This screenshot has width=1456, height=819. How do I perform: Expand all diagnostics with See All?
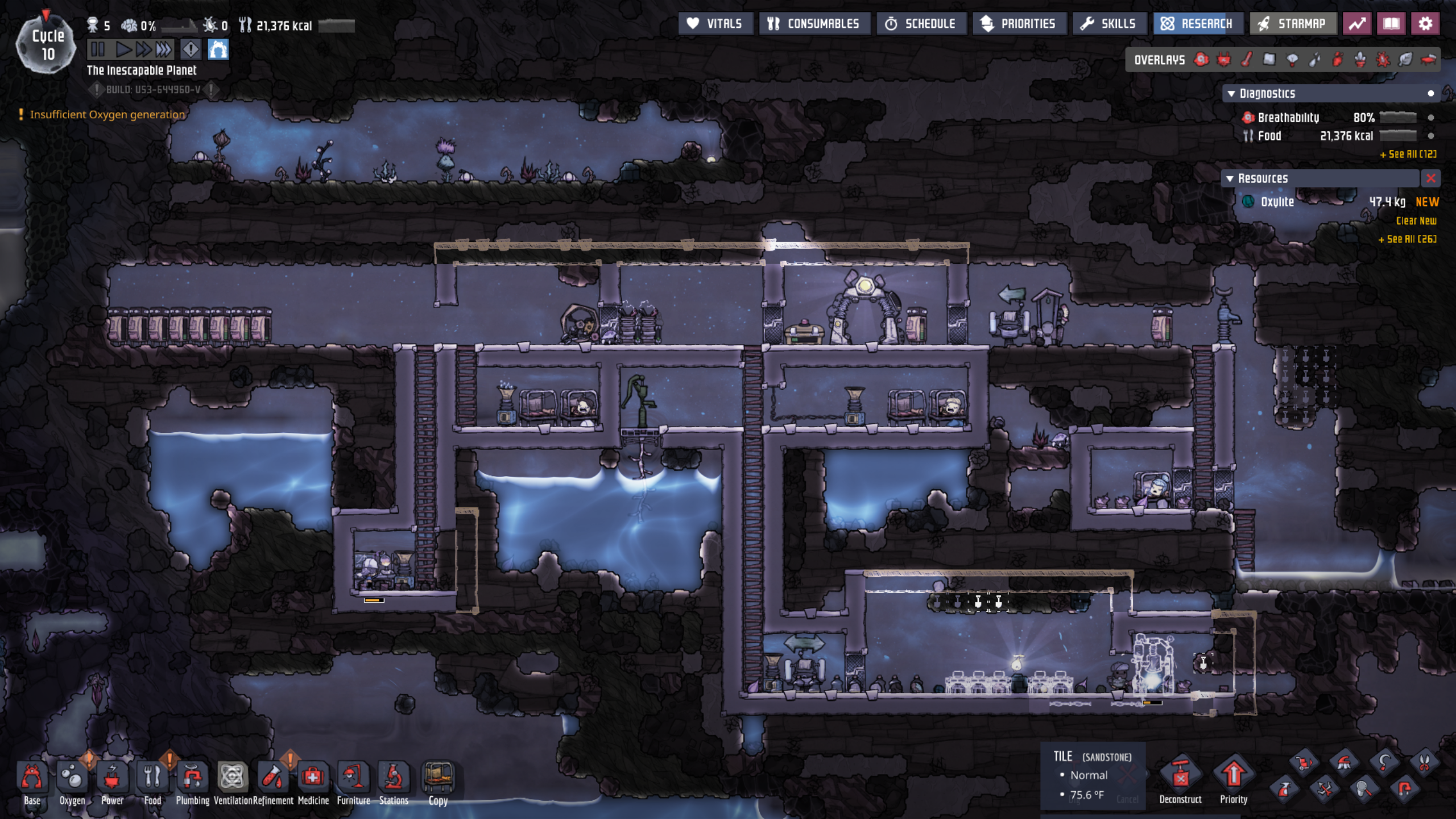pos(1408,154)
